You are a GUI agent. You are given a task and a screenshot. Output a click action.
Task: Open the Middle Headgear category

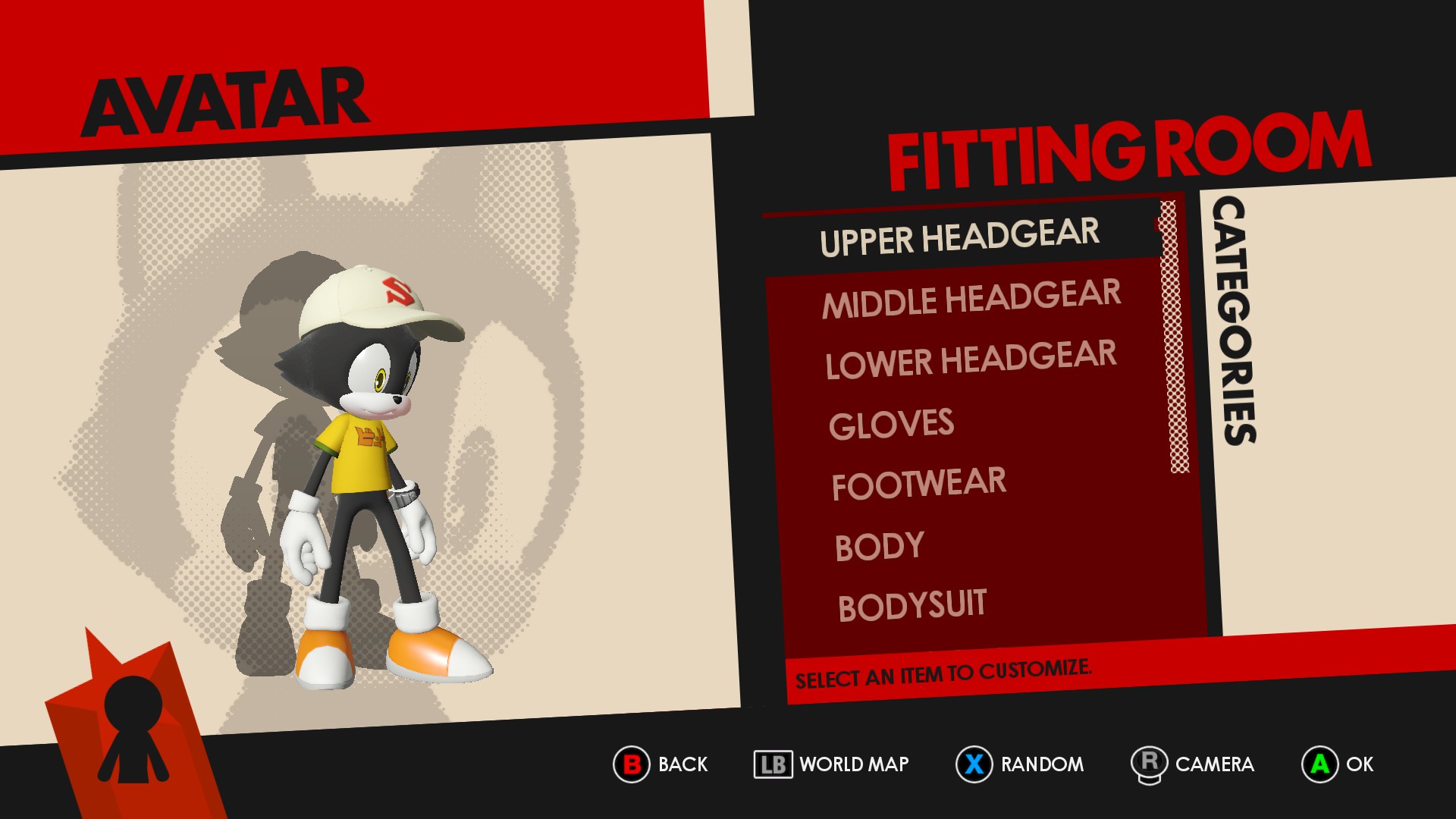pos(971,299)
